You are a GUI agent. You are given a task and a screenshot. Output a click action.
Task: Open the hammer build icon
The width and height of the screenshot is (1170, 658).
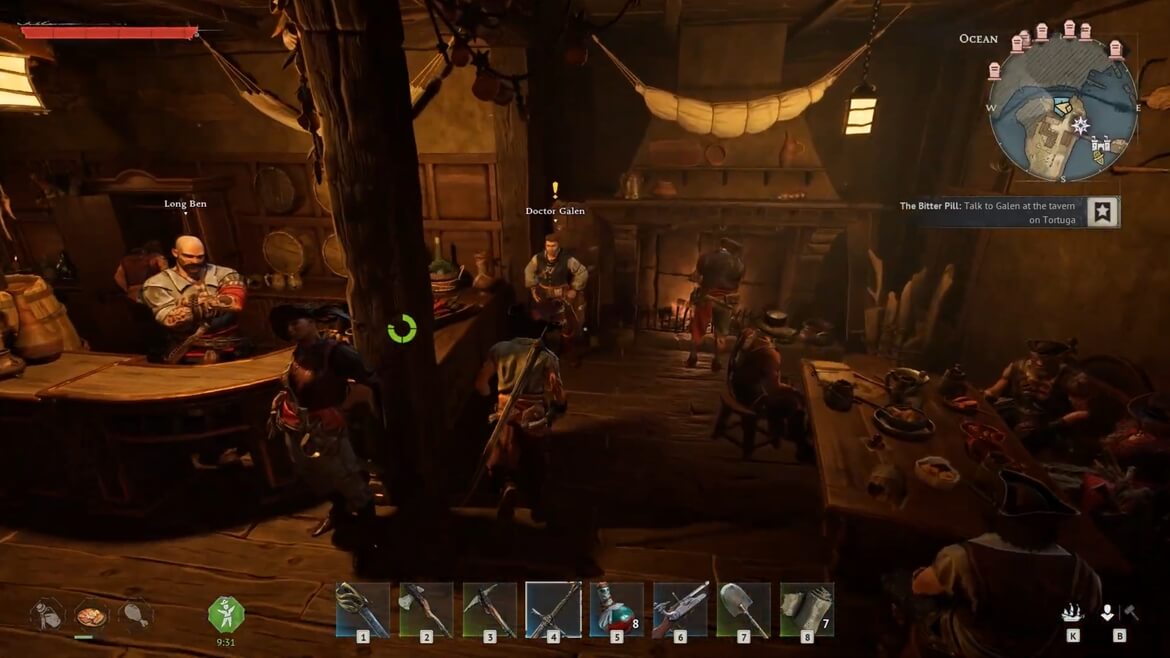coord(1131,612)
